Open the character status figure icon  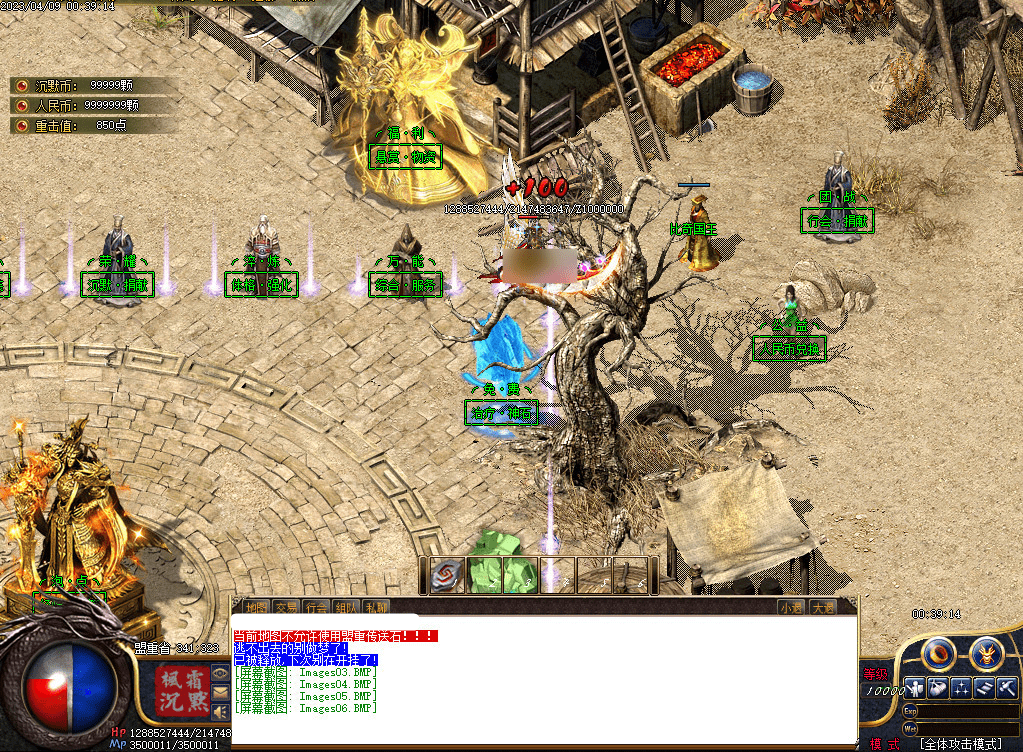pyautogui.click(x=915, y=688)
